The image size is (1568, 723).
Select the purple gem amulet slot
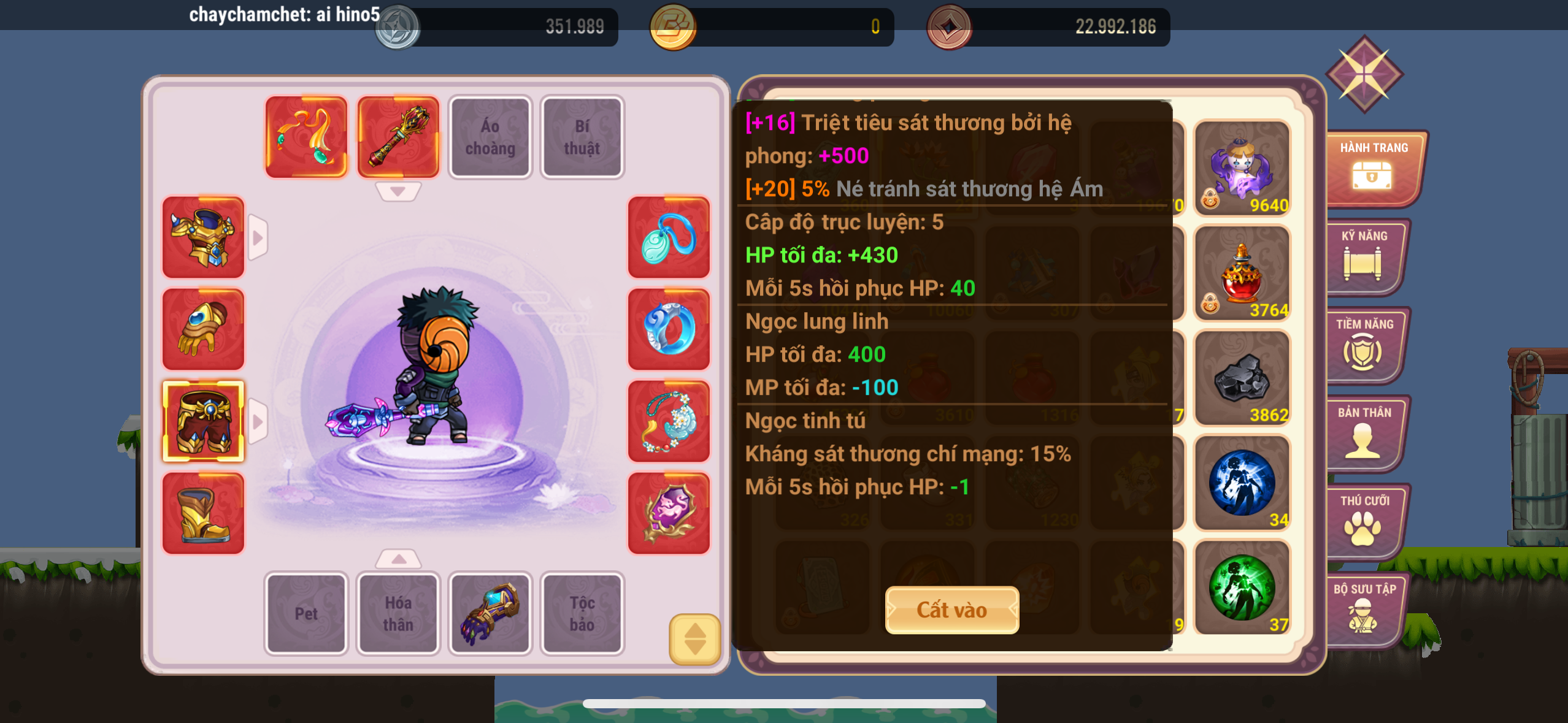click(x=669, y=513)
